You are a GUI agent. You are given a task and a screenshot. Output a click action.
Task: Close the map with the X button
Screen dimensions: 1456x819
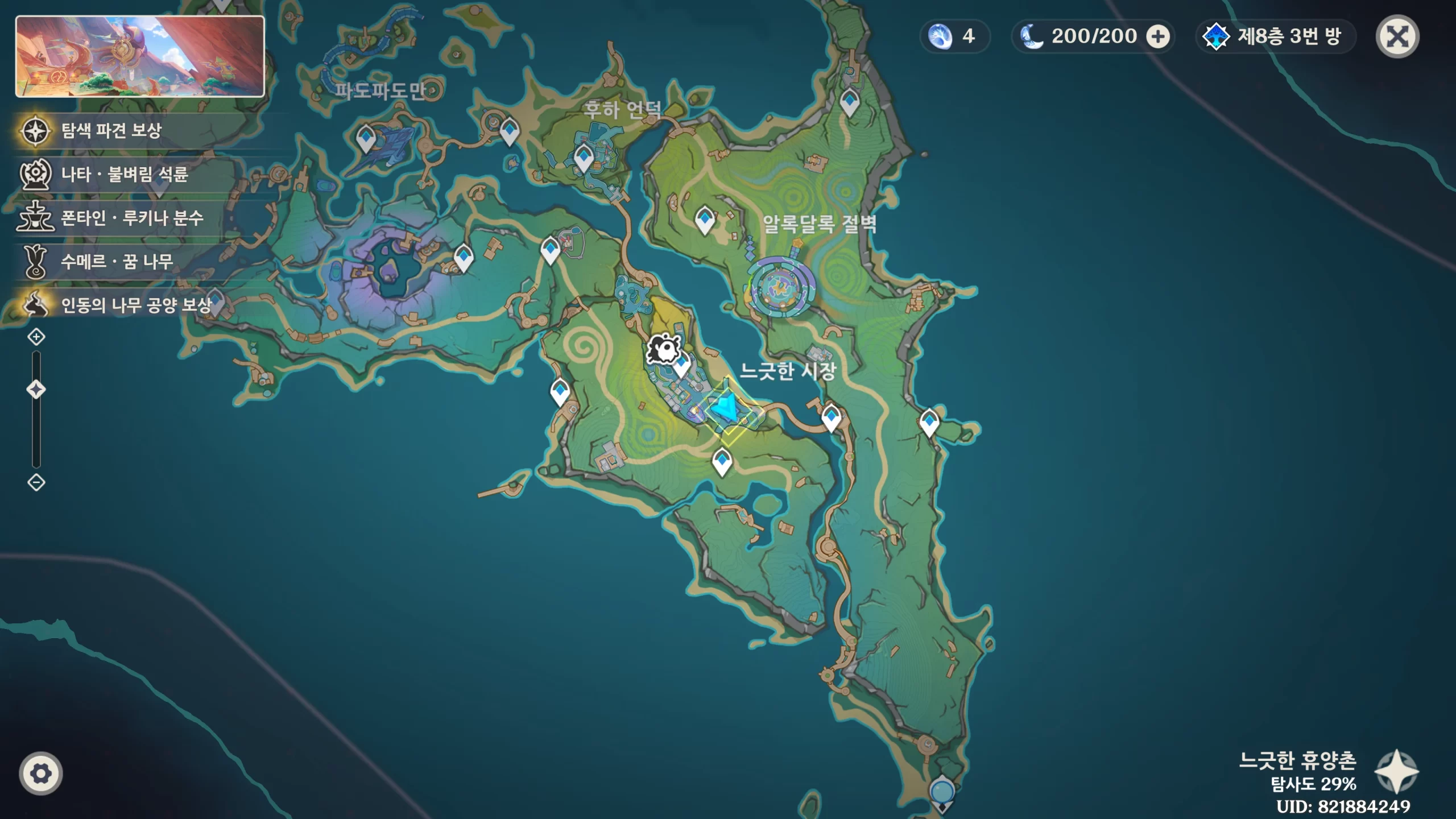tap(1397, 37)
